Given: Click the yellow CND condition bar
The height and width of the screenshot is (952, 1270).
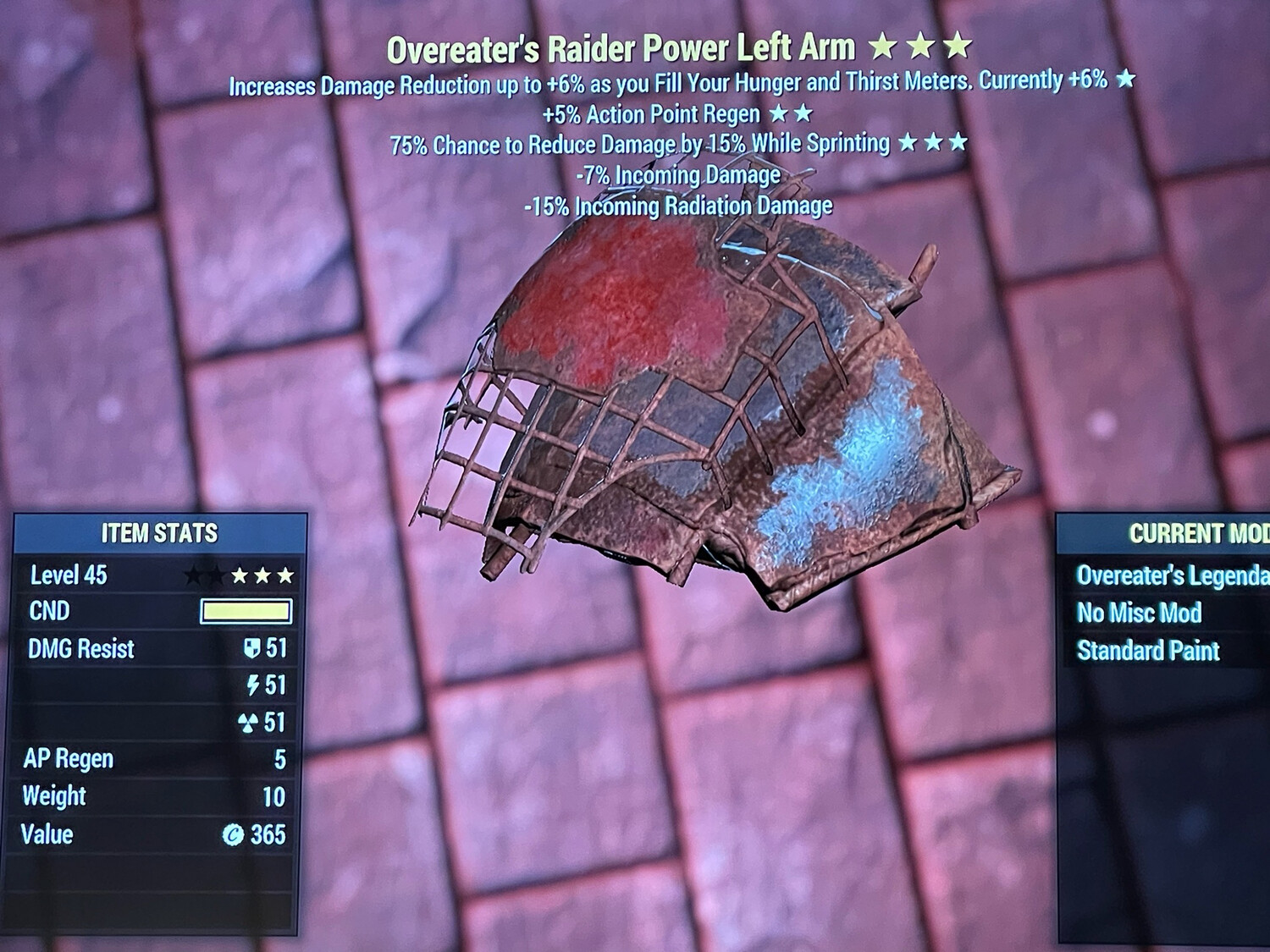Looking at the screenshot, I should (245, 612).
